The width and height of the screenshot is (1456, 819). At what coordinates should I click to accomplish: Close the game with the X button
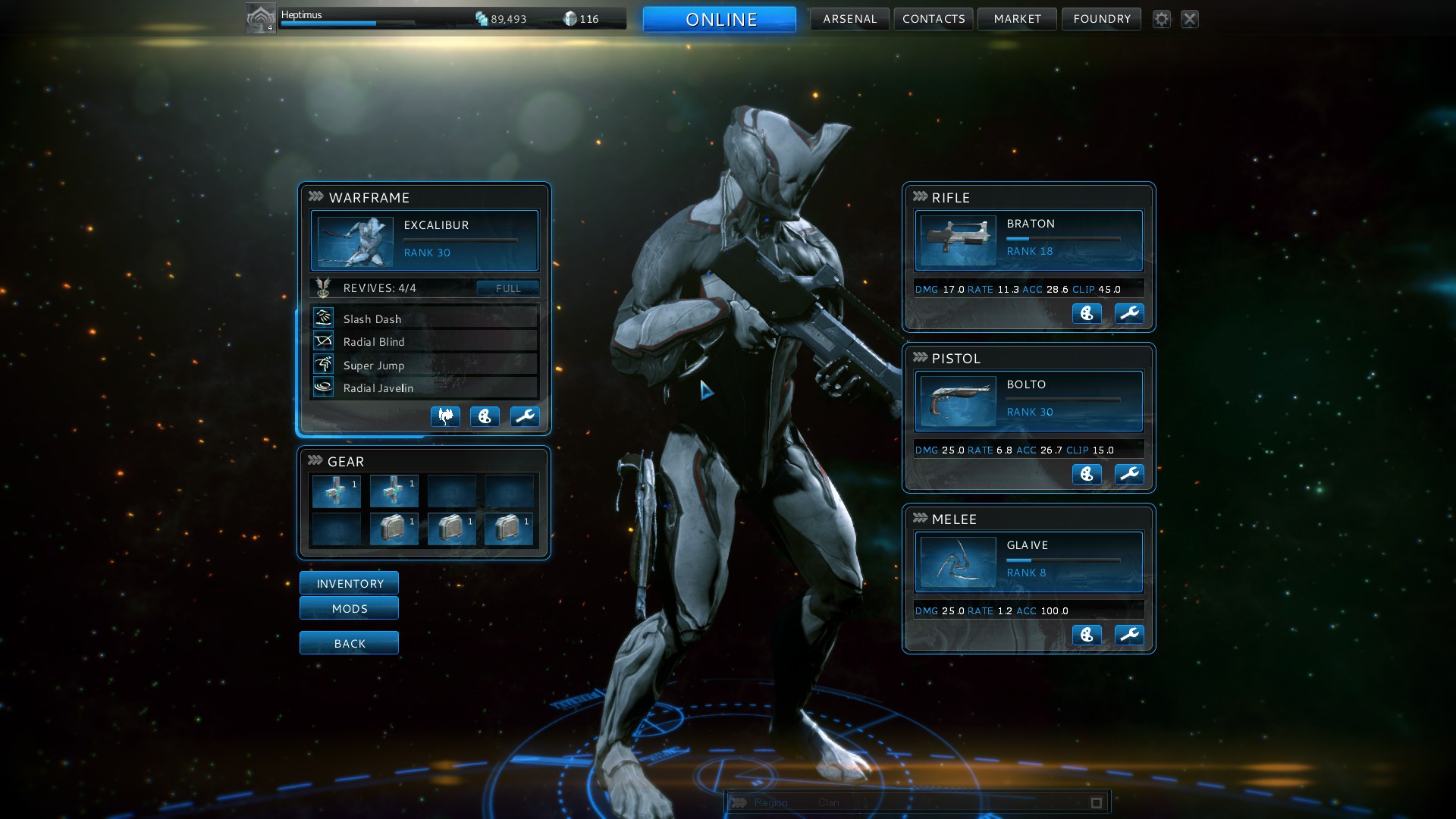1190,19
